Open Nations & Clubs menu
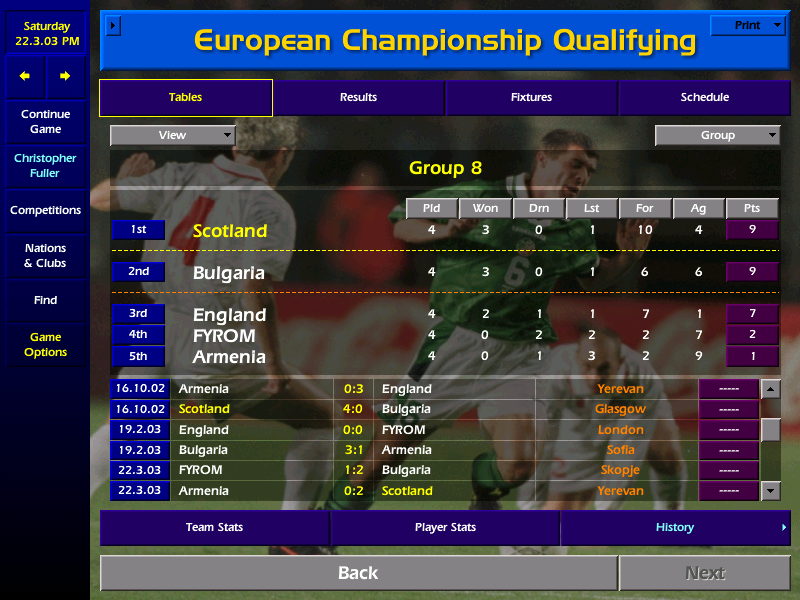800x600 pixels. pyautogui.click(x=45, y=256)
